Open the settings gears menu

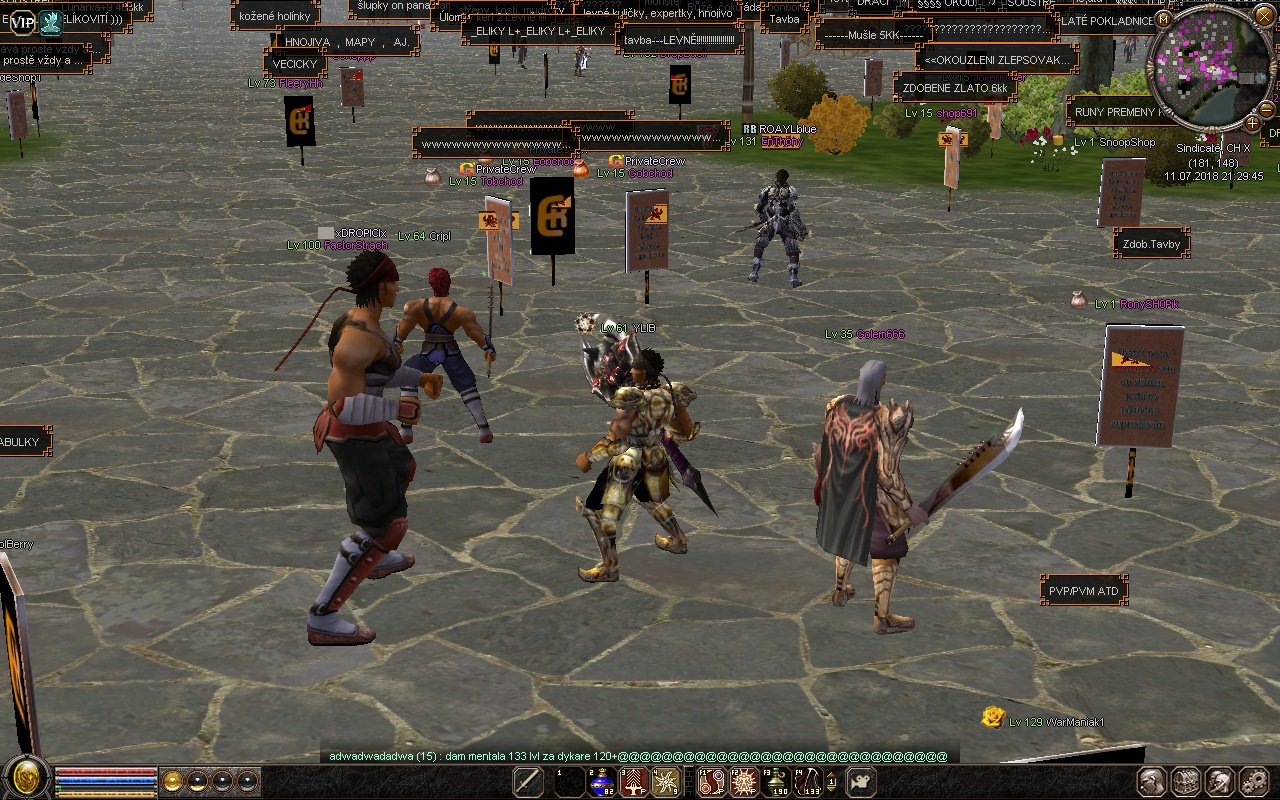[x=1253, y=781]
